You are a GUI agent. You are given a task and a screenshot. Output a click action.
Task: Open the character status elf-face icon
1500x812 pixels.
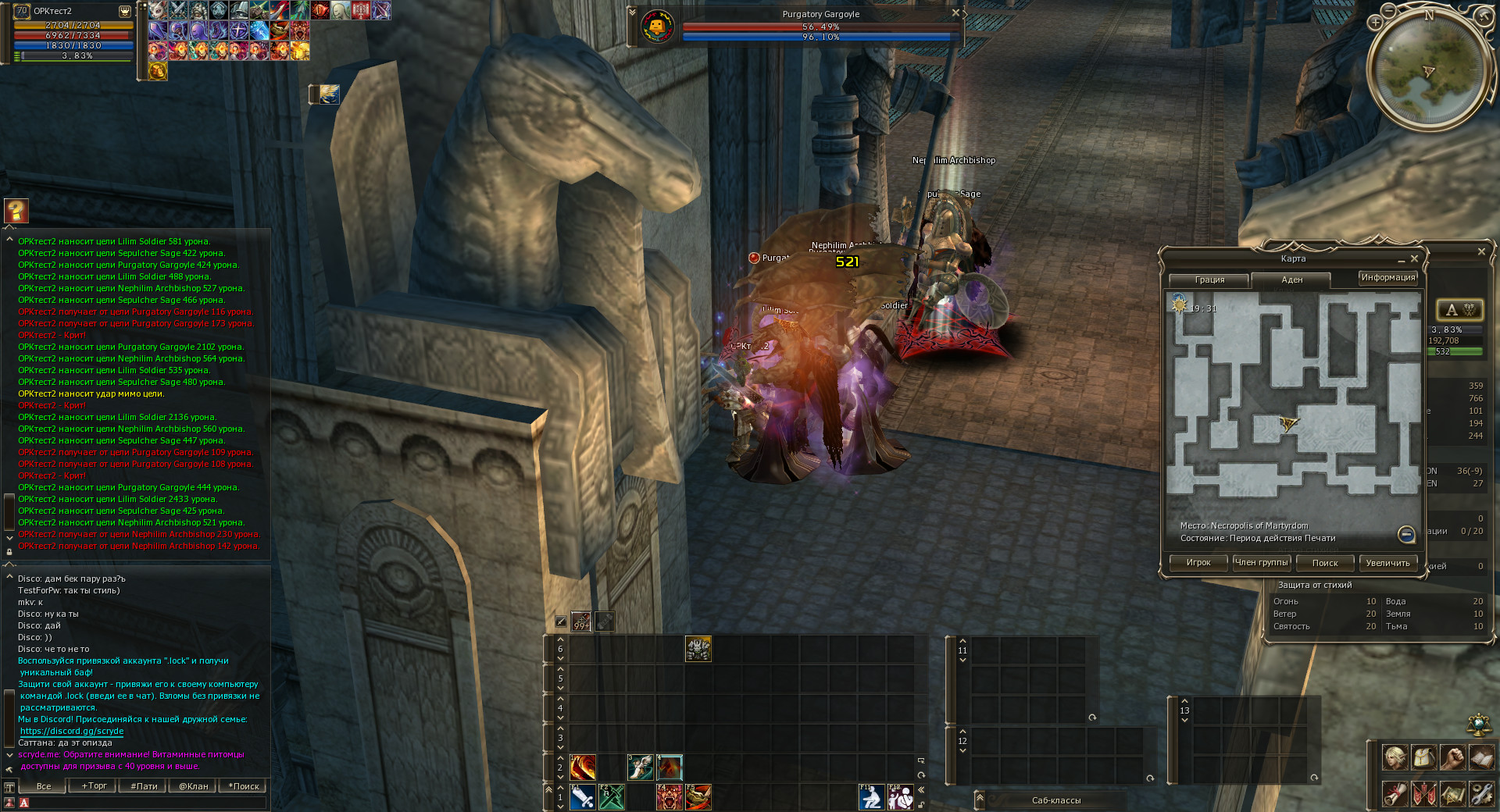coord(1395,757)
